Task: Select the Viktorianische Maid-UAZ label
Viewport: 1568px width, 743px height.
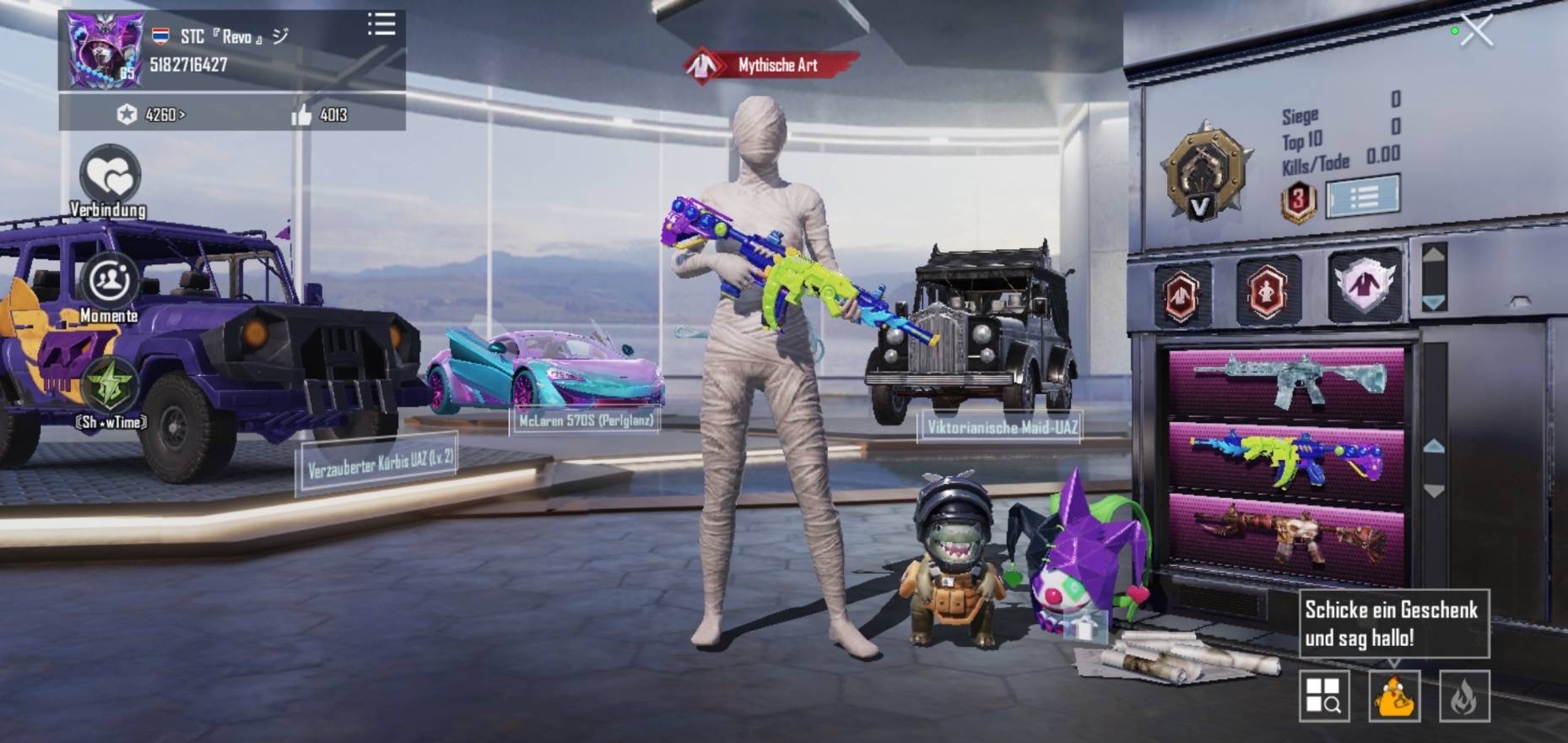Action: click(x=1002, y=428)
